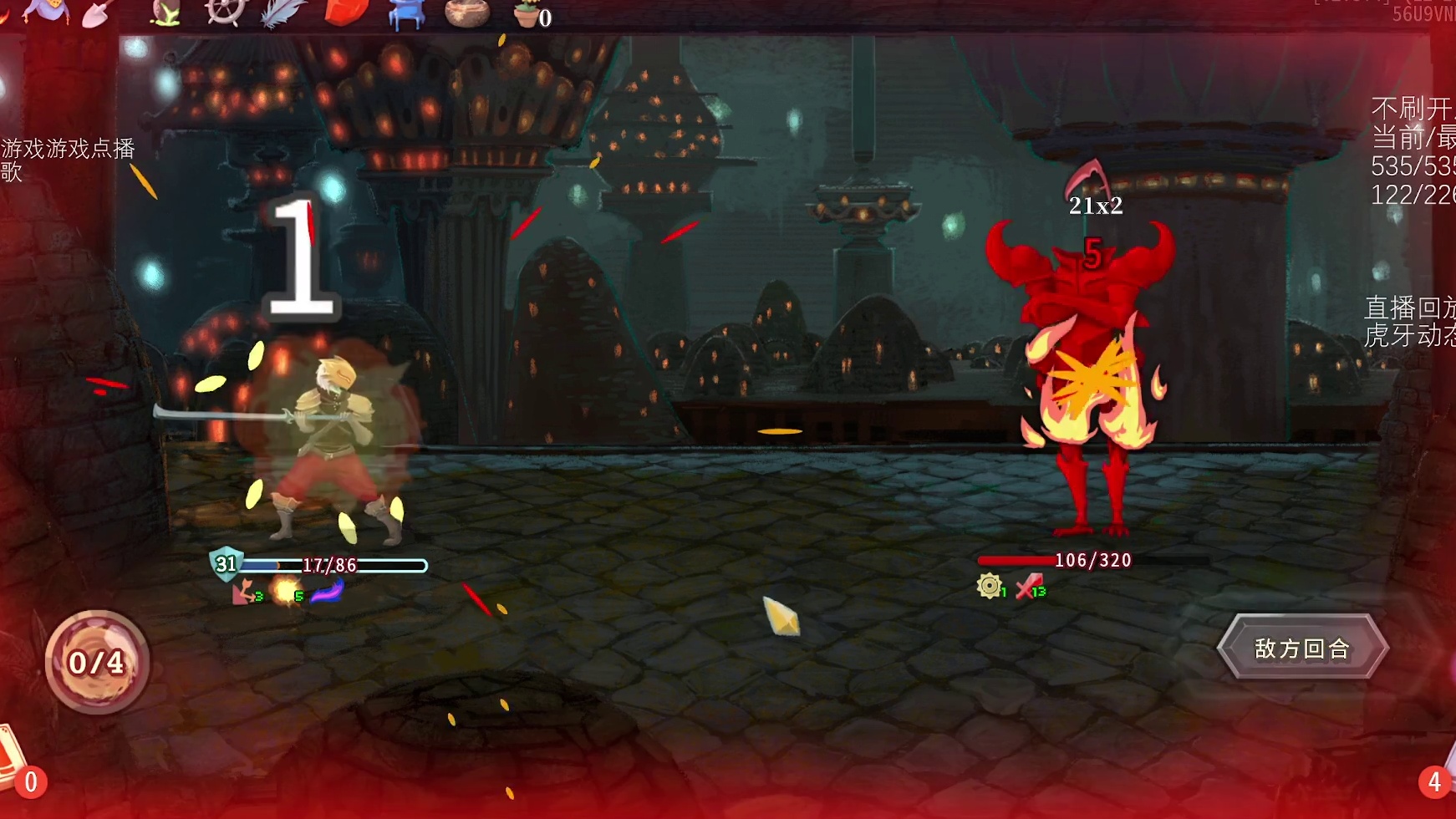Inspect the player's purple flame status icon

[x=327, y=591]
